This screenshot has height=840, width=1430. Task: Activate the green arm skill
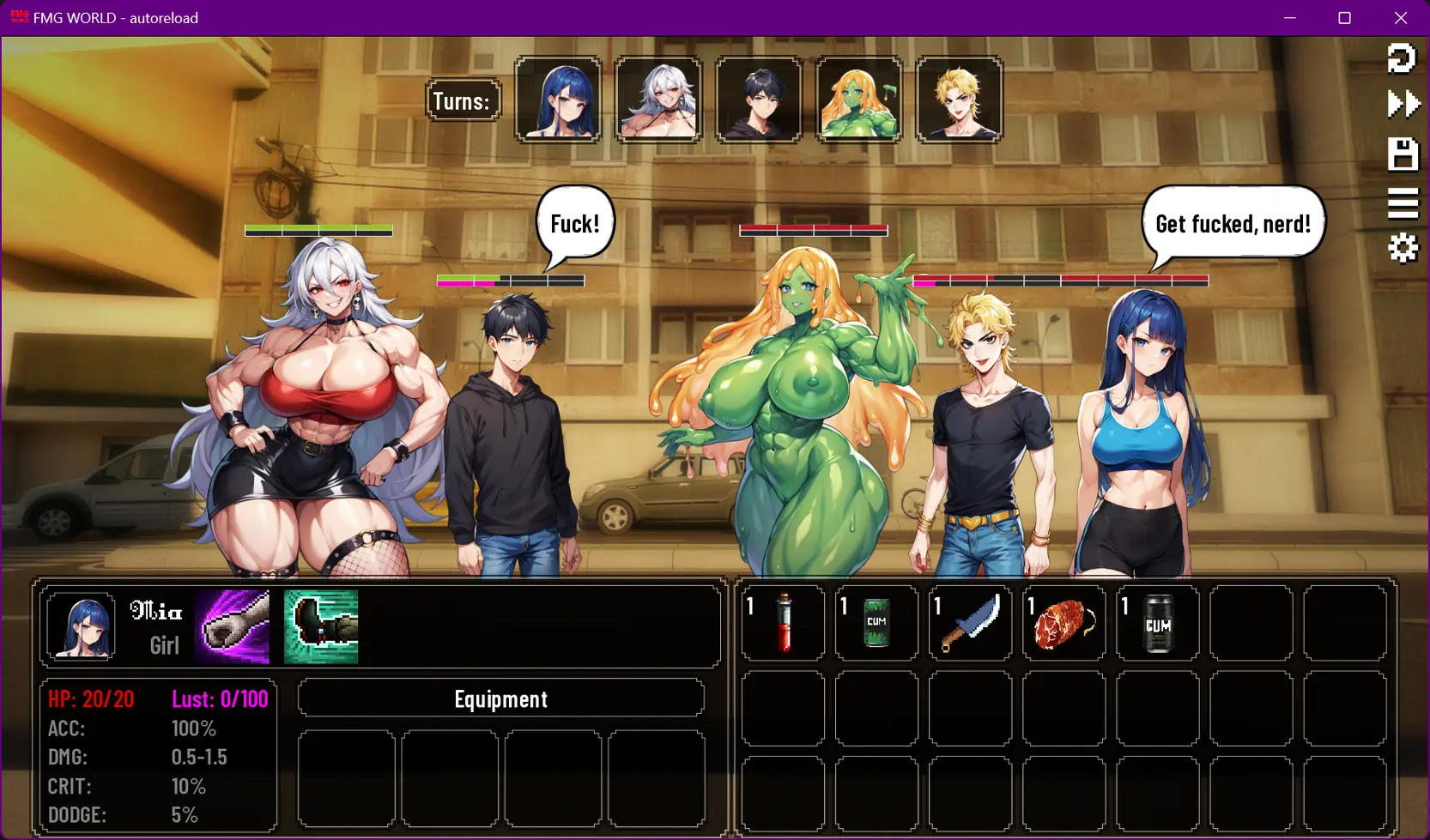click(321, 626)
